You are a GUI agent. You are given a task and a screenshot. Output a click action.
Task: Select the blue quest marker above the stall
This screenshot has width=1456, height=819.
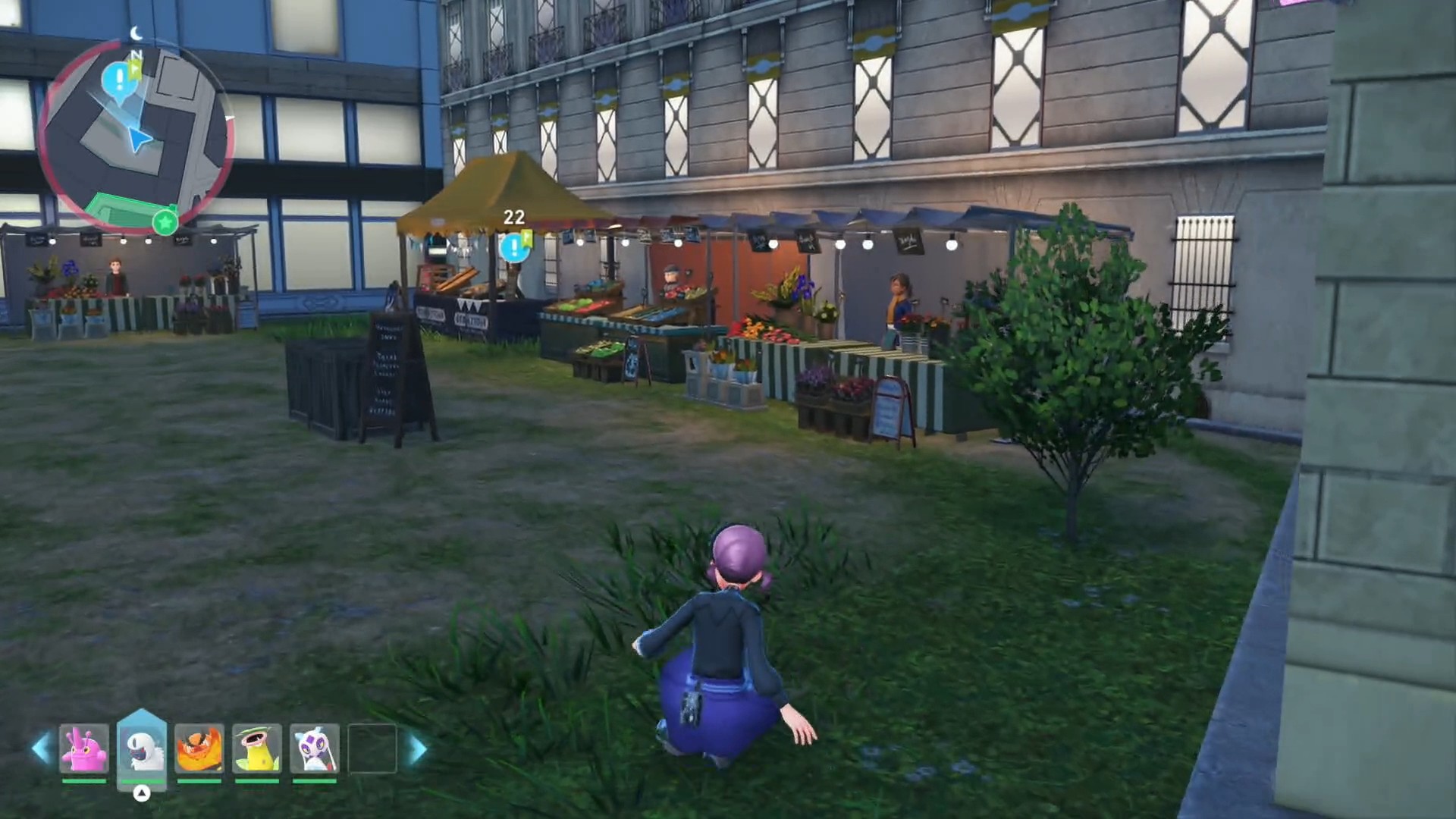pyautogui.click(x=514, y=246)
